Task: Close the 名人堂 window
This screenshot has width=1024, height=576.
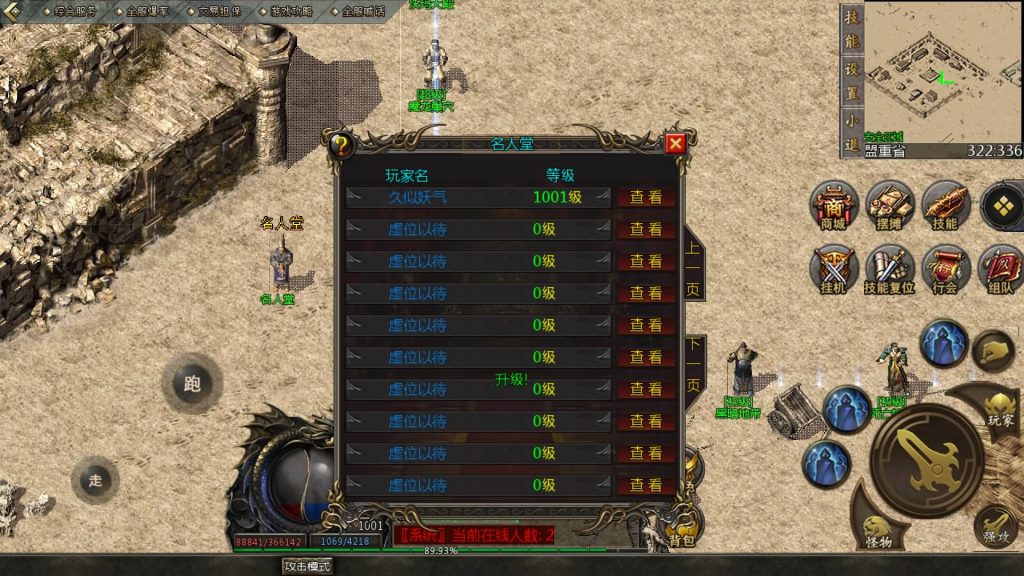Action: 676,144
